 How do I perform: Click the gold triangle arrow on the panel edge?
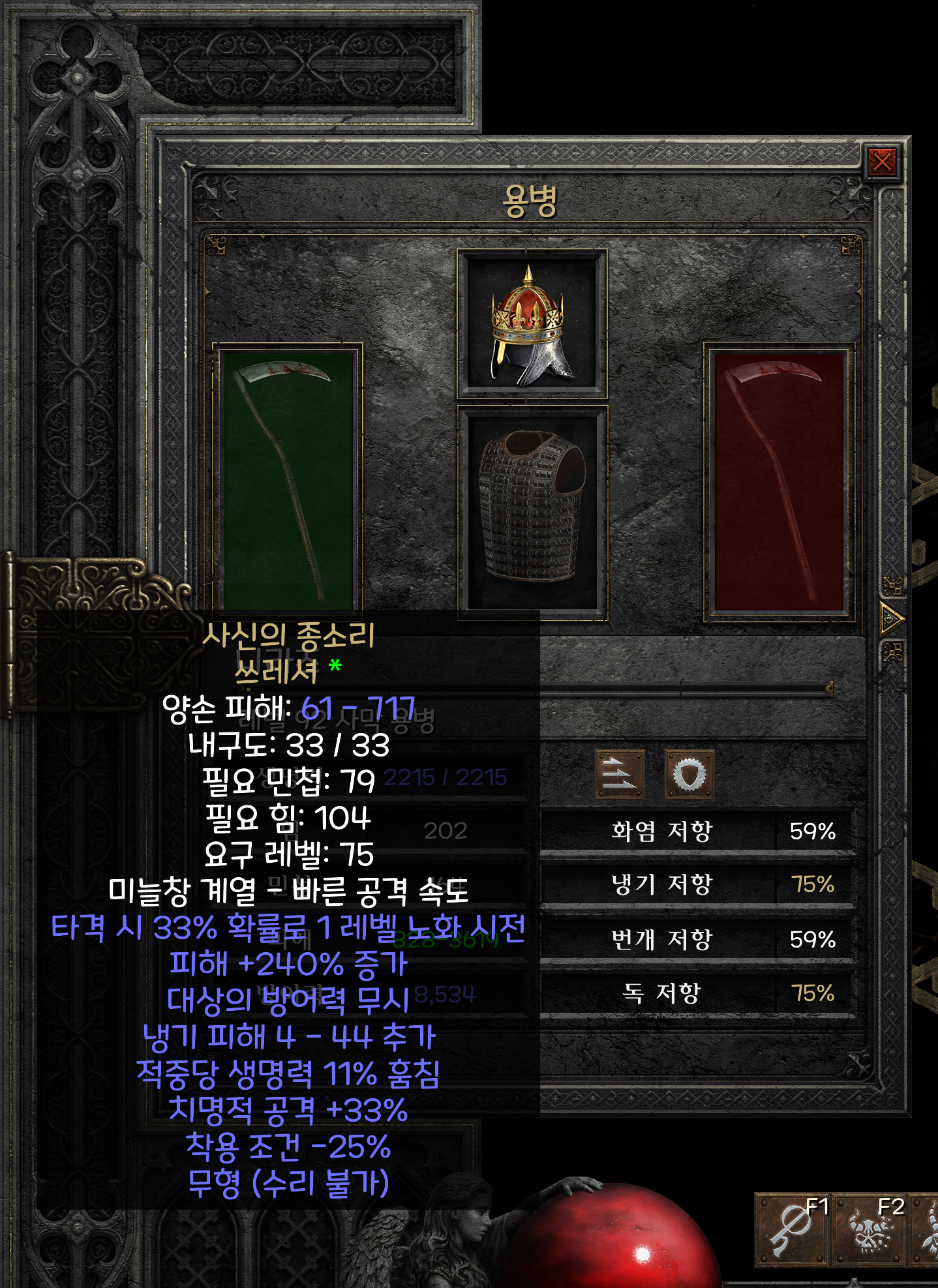coord(891,618)
